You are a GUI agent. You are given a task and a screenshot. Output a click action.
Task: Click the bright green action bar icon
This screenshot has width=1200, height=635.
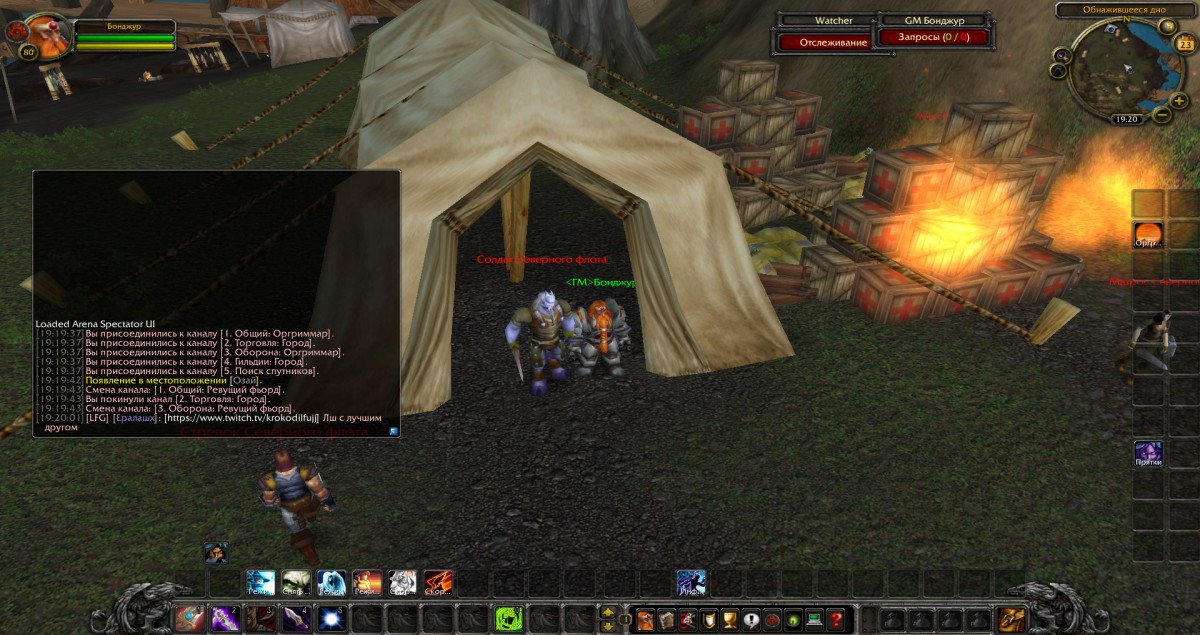(509, 619)
